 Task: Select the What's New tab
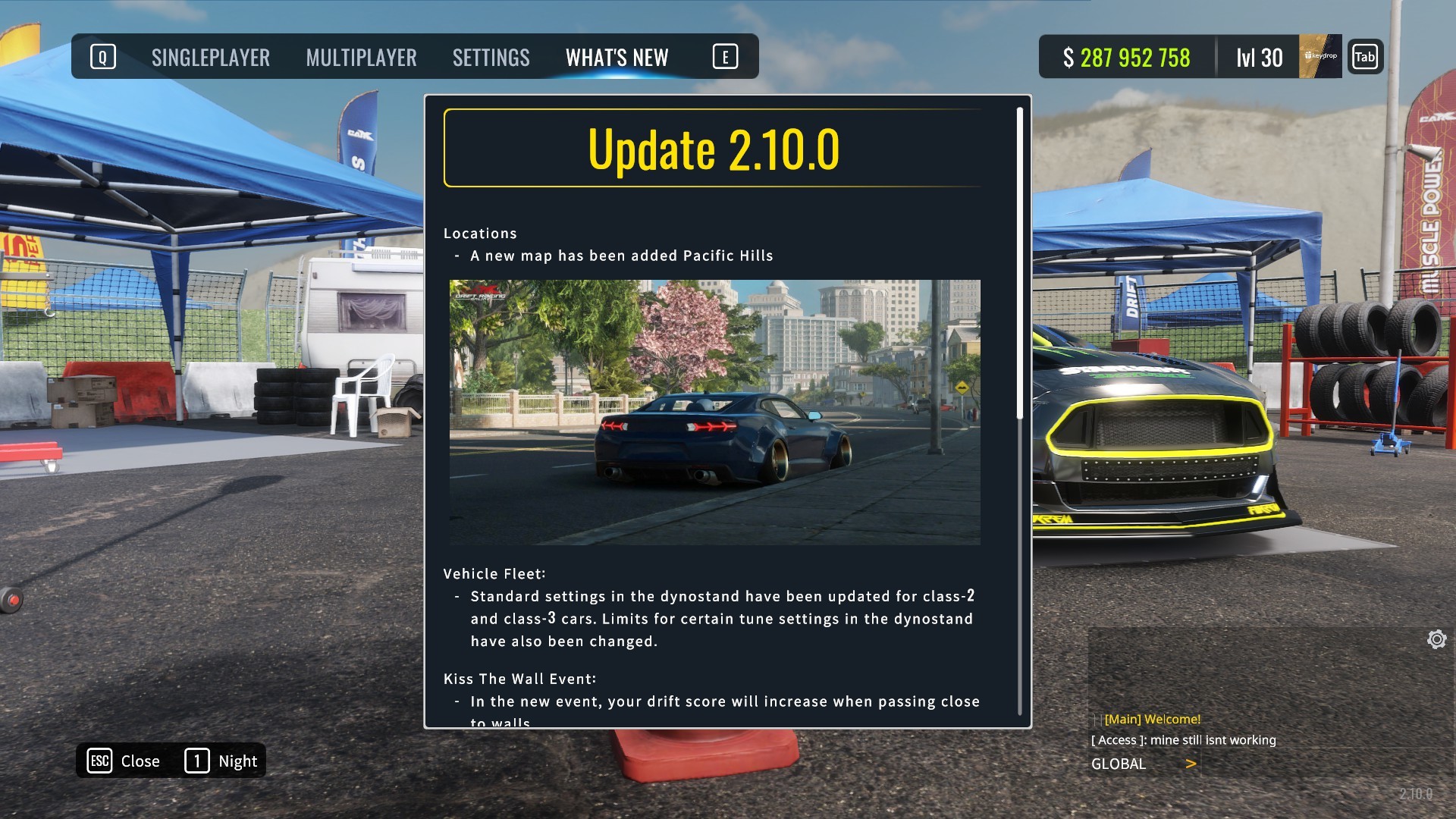click(x=617, y=58)
